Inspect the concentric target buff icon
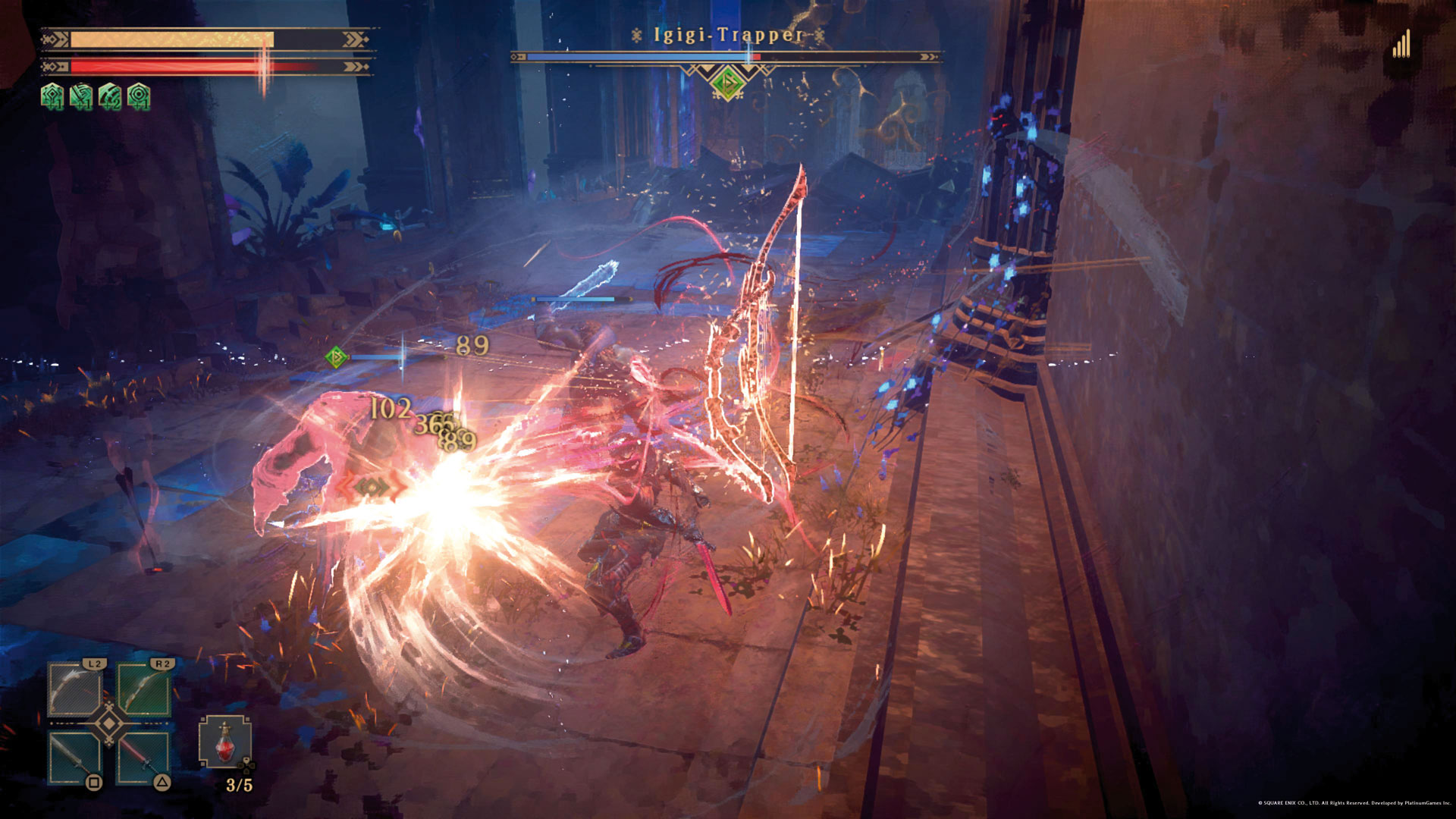This screenshot has width=1456, height=819. [139, 96]
